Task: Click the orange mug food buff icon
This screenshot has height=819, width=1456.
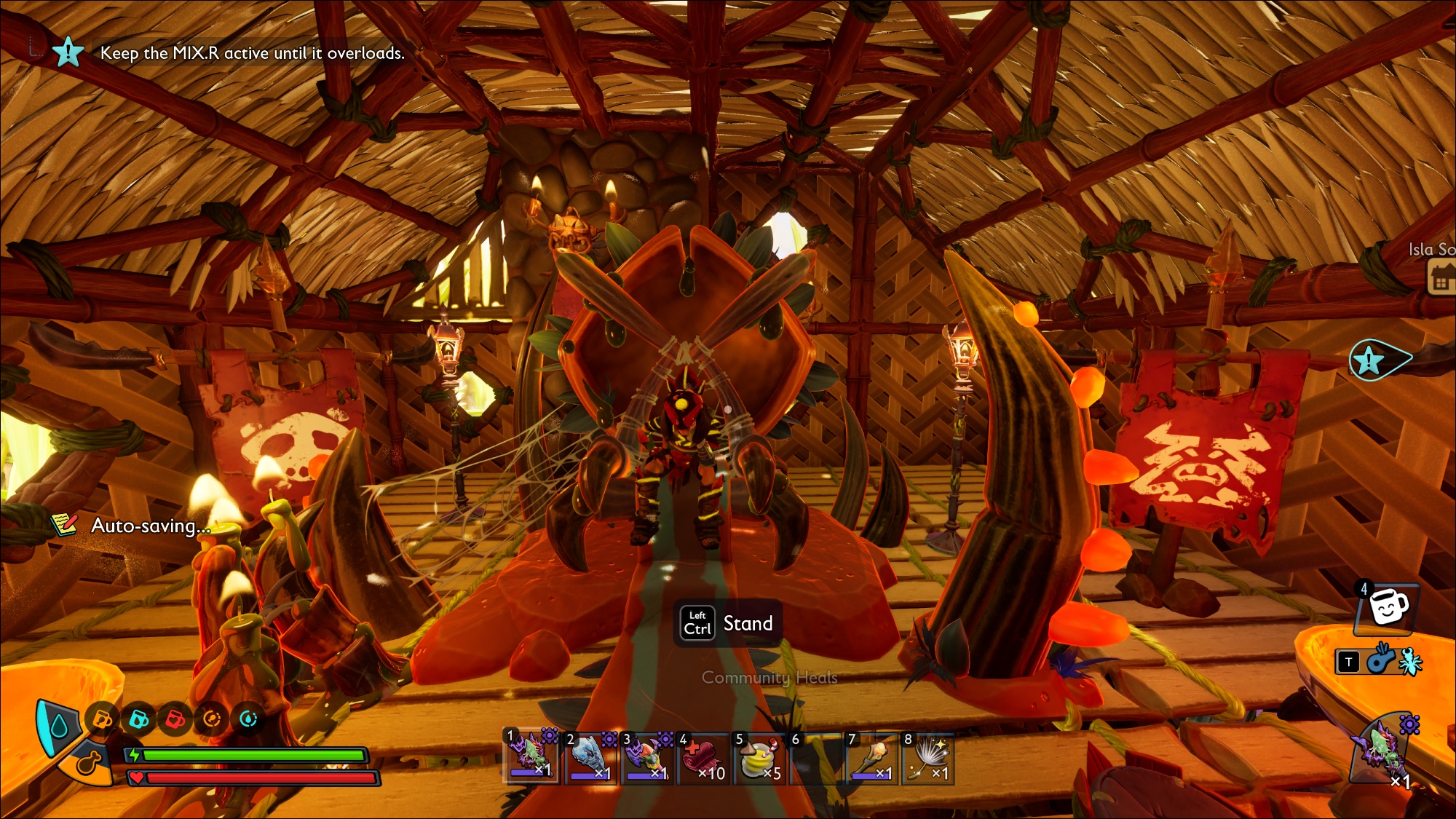Action: click(x=102, y=720)
